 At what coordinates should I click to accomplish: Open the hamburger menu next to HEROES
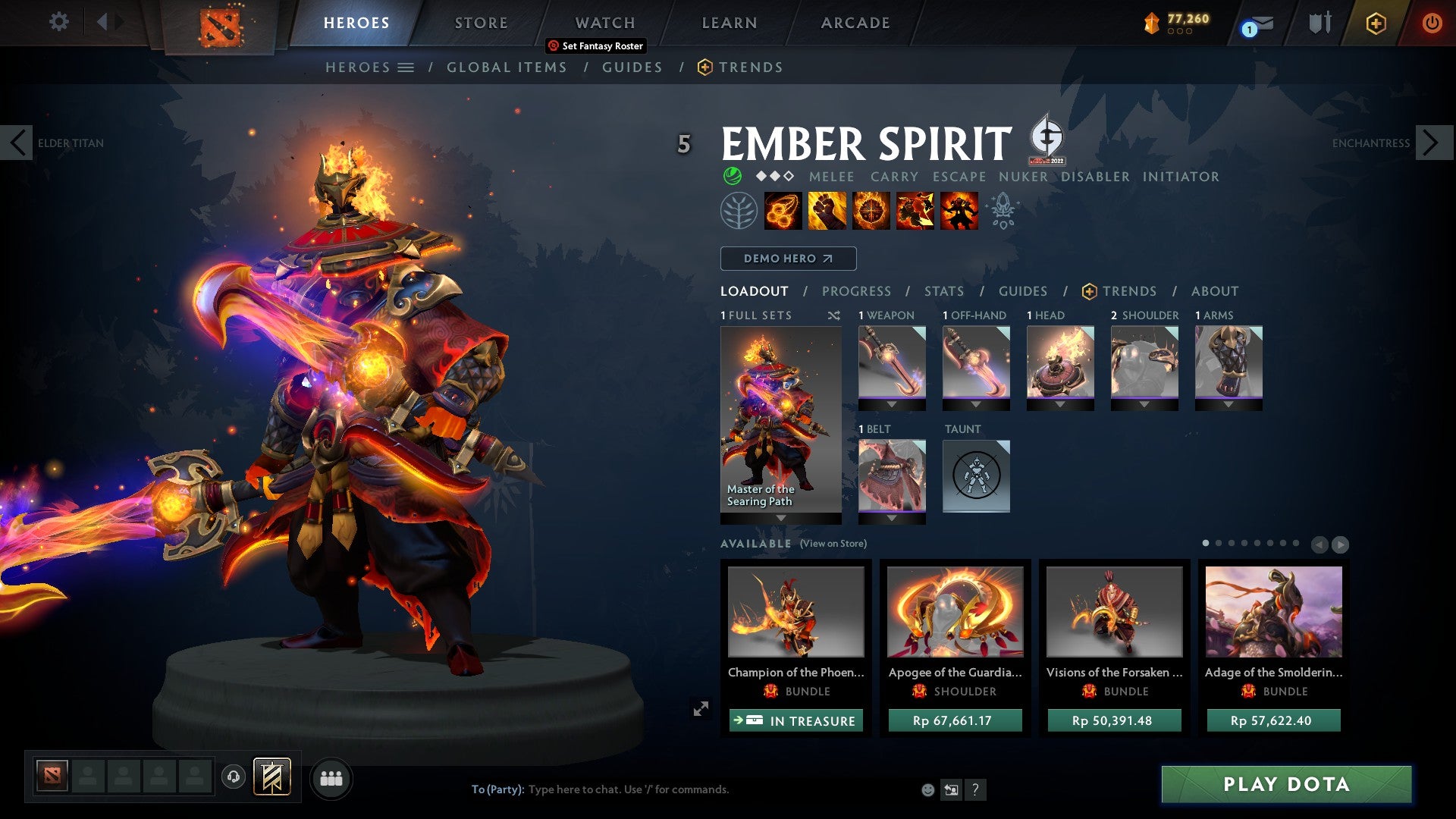pyautogui.click(x=407, y=67)
